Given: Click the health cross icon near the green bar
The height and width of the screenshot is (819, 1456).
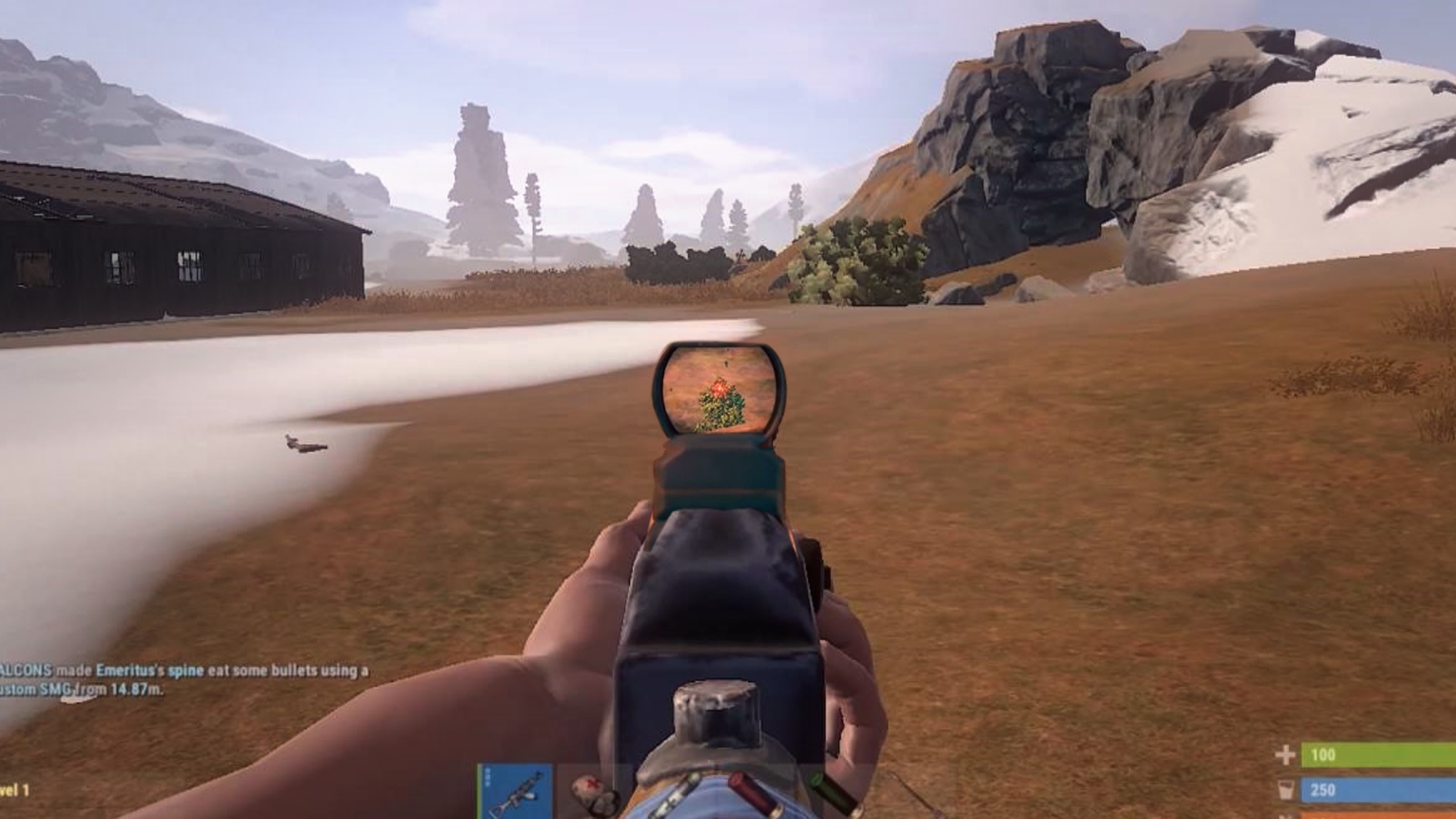Looking at the screenshot, I should pos(1285,756).
